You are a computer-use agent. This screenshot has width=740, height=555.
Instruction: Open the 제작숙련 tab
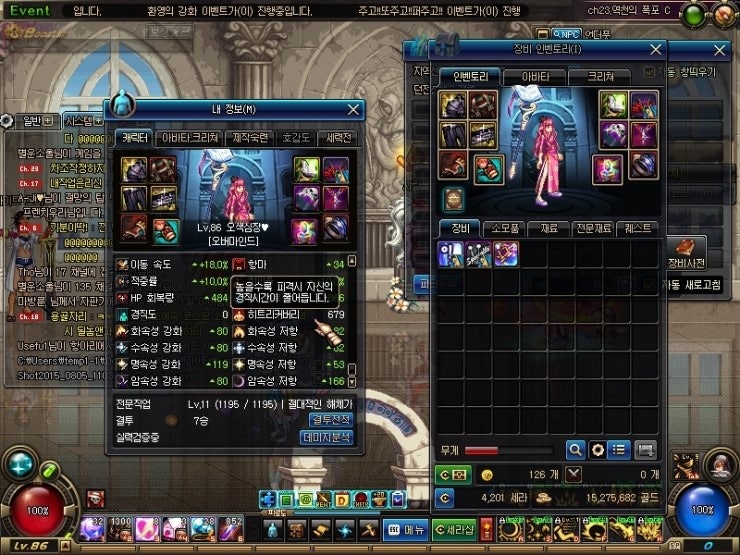click(x=245, y=138)
